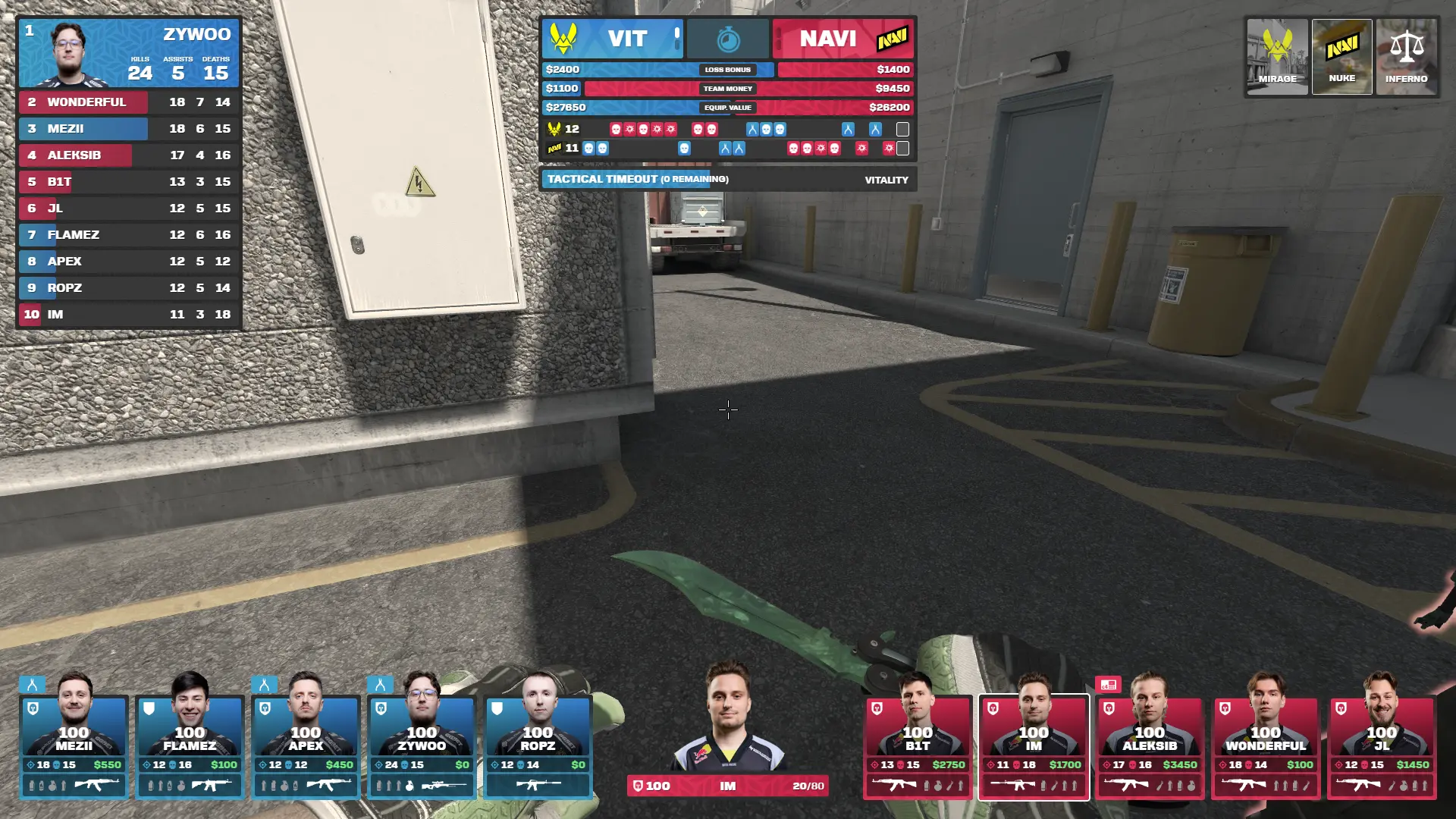Choose the Nuke map tile

click(1341, 57)
